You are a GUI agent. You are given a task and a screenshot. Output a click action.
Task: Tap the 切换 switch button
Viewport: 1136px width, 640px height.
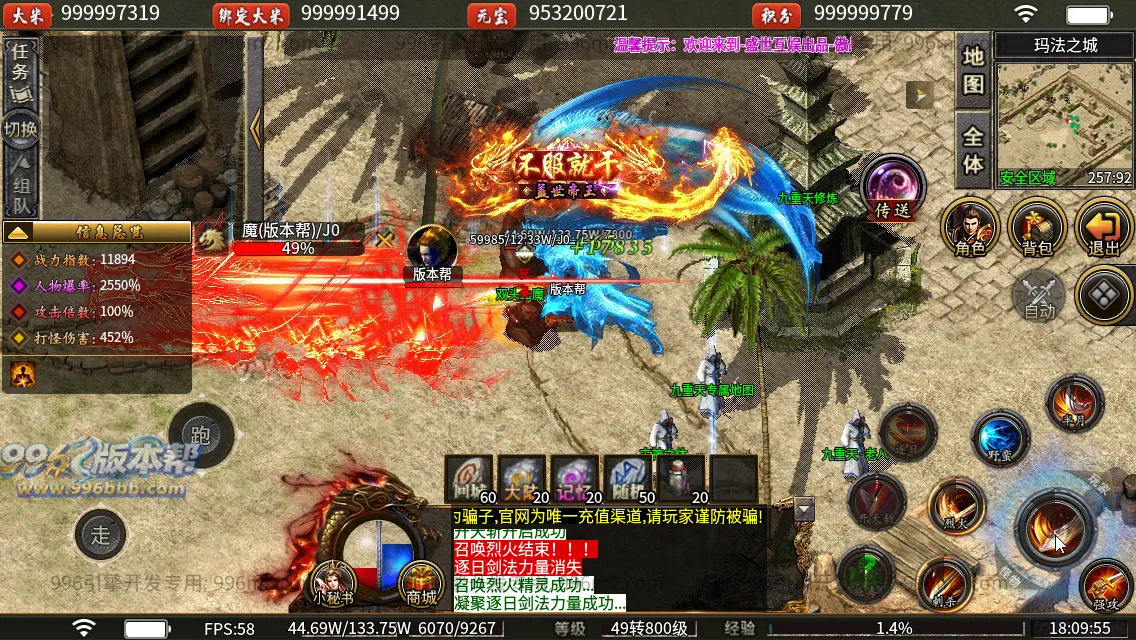coord(21,130)
